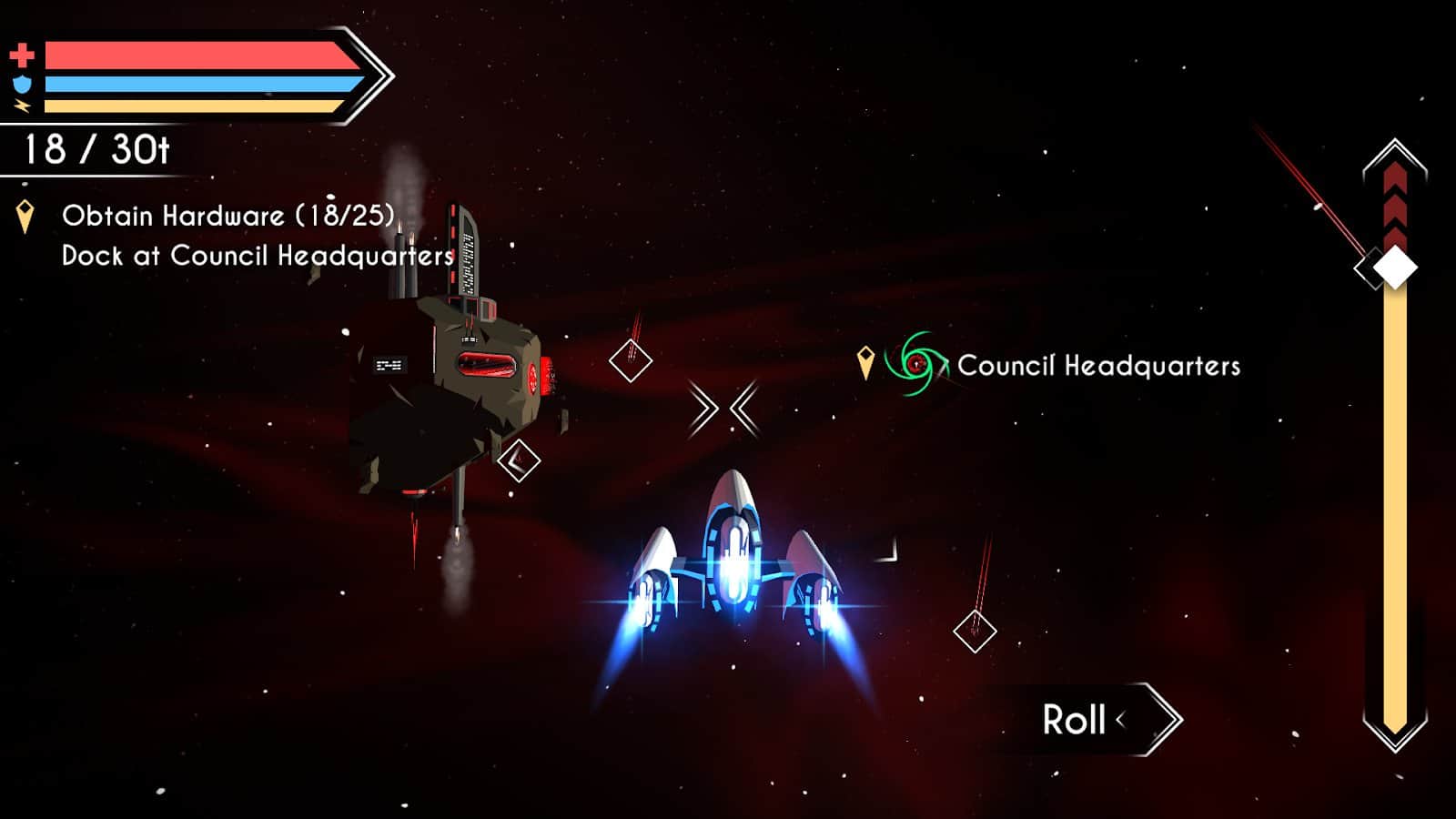The width and height of the screenshot is (1456, 819).
Task: Click the throttle slider's diamond handle
Action: coord(1394,268)
